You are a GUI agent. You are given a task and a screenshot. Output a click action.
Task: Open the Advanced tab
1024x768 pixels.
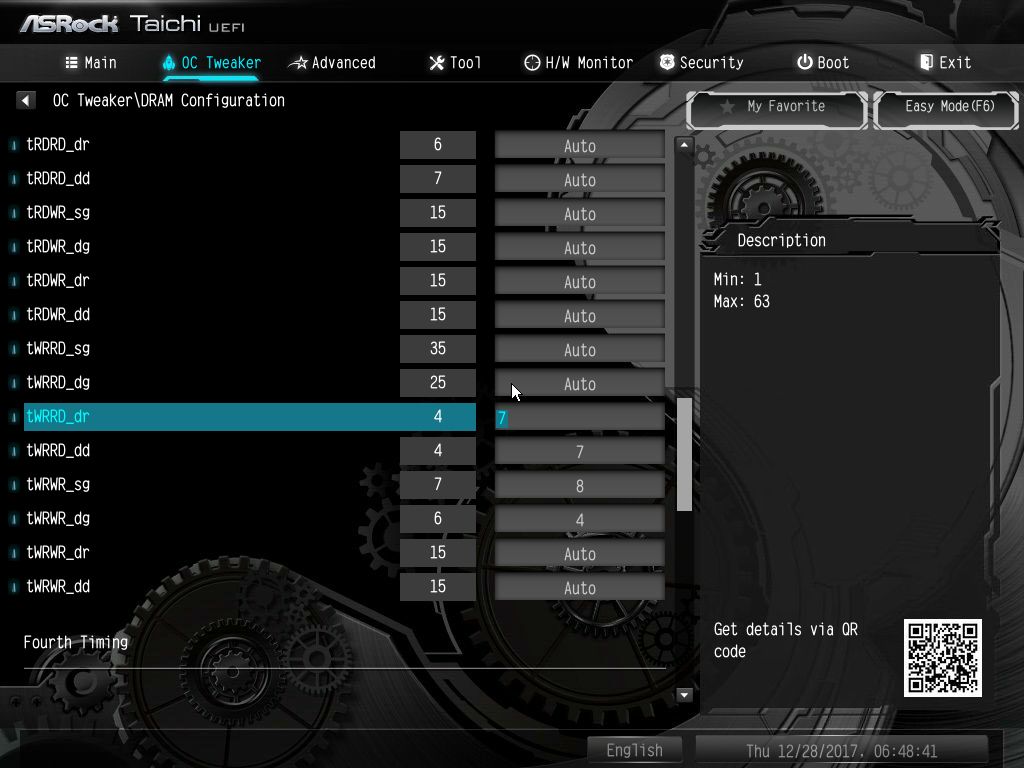tap(332, 63)
